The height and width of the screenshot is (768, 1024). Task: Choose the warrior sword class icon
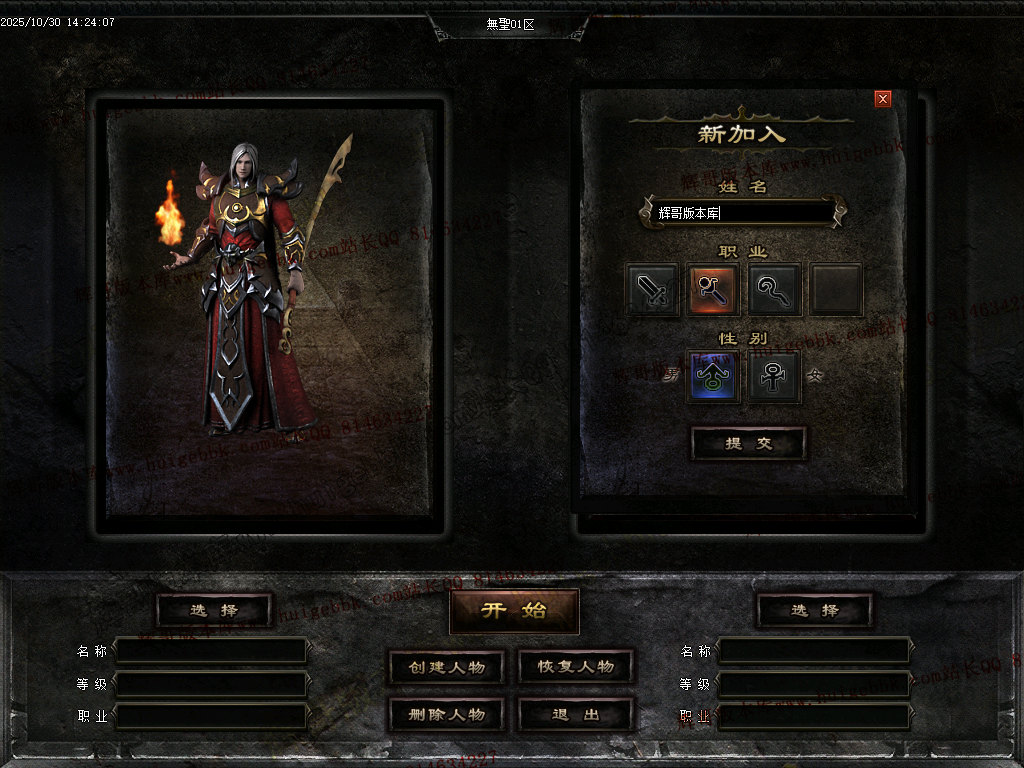pos(653,290)
